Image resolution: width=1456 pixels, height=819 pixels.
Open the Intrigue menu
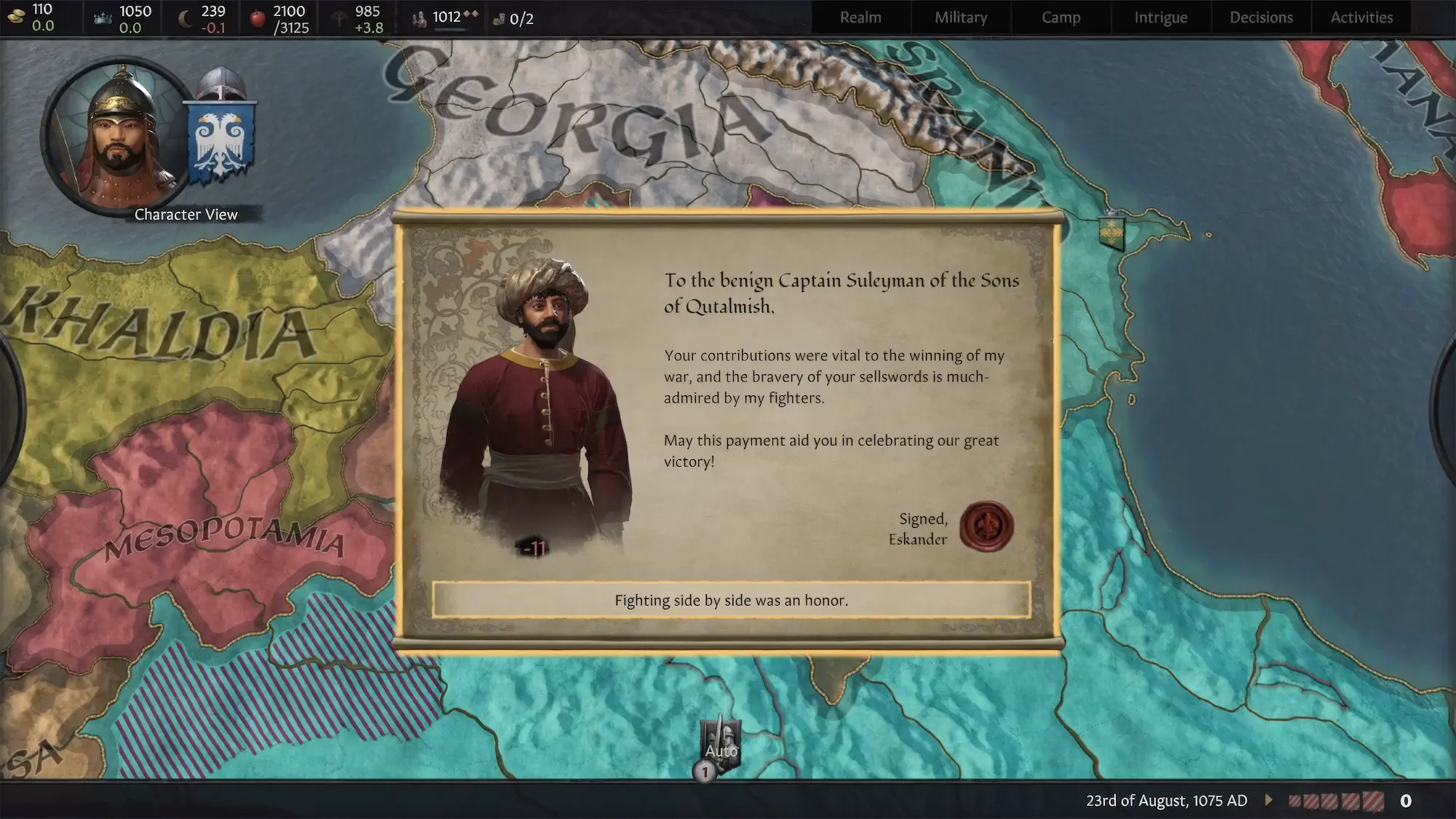(x=1160, y=17)
